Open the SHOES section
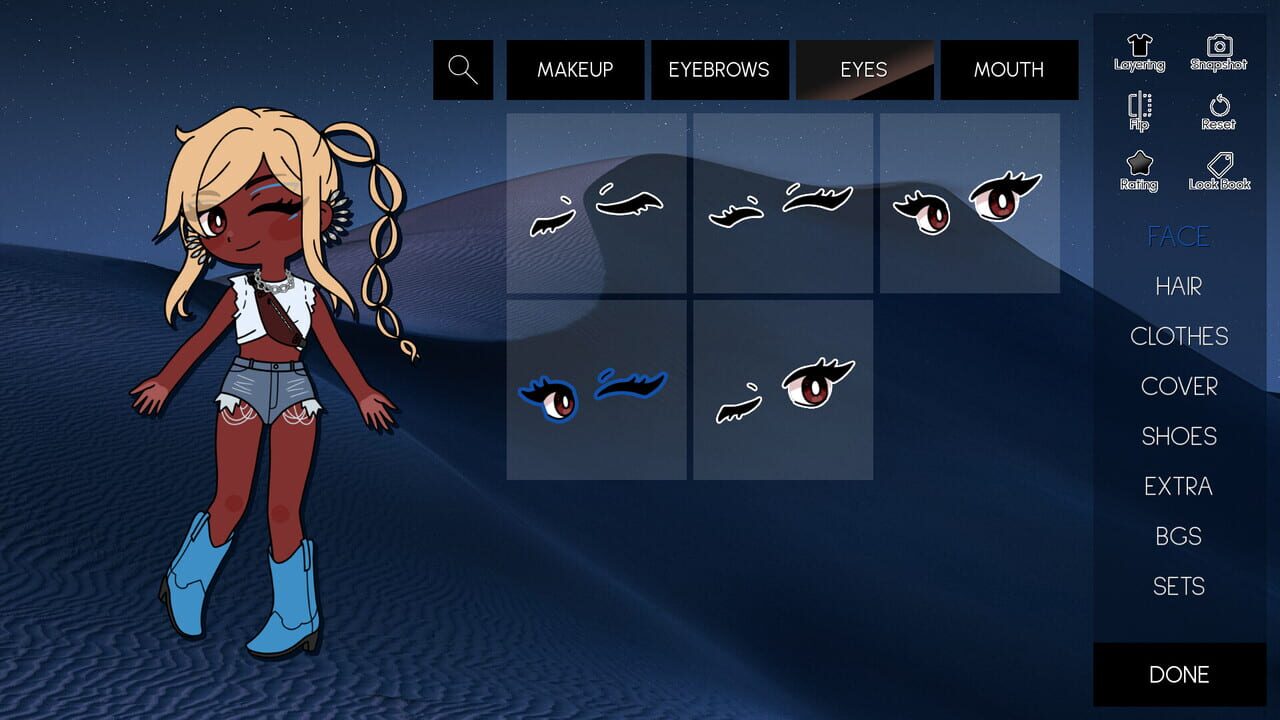1280x720 pixels. pyautogui.click(x=1180, y=437)
